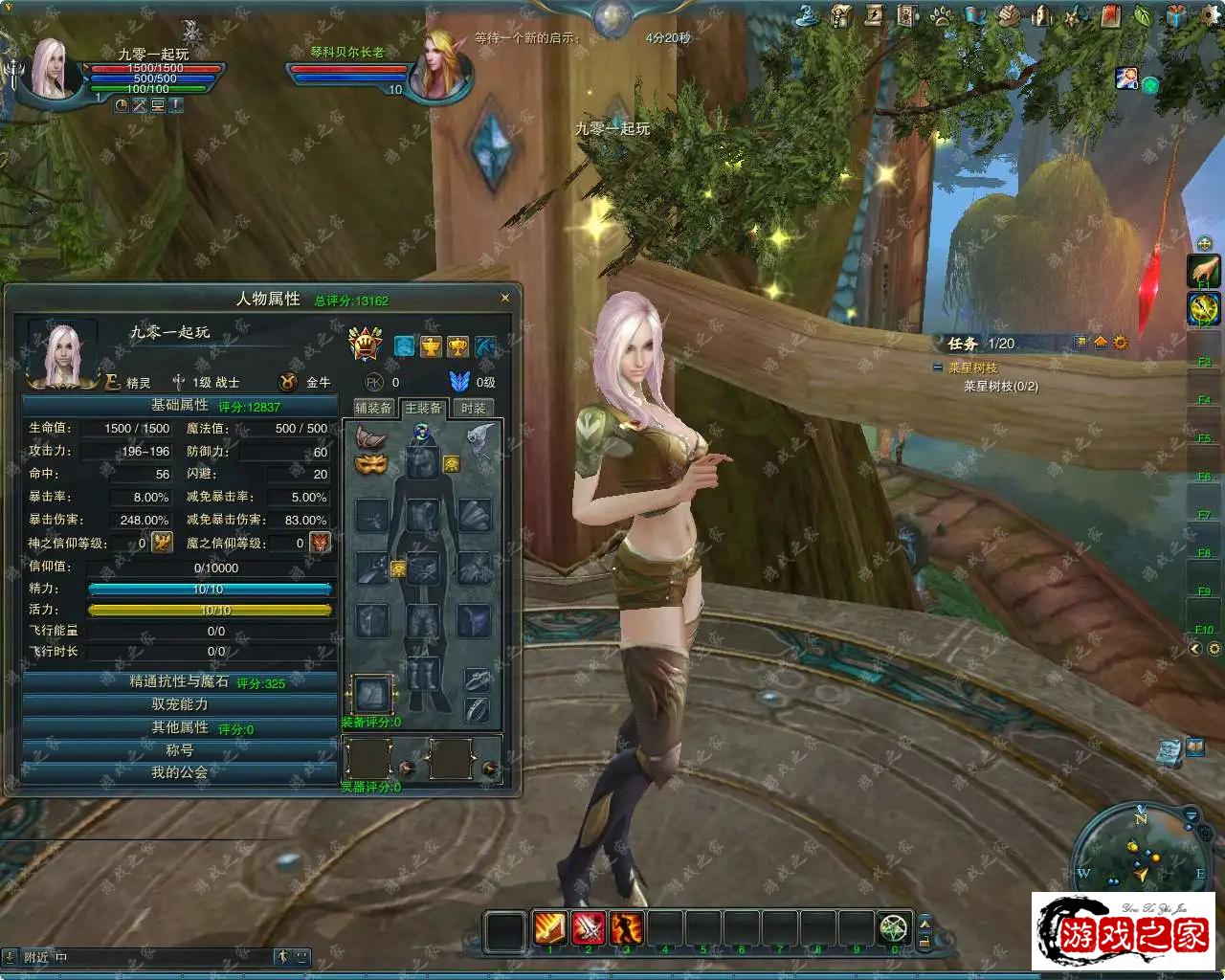The height and width of the screenshot is (980, 1225).
Task: Expand the 驭宠能力 section
Action: point(180,704)
